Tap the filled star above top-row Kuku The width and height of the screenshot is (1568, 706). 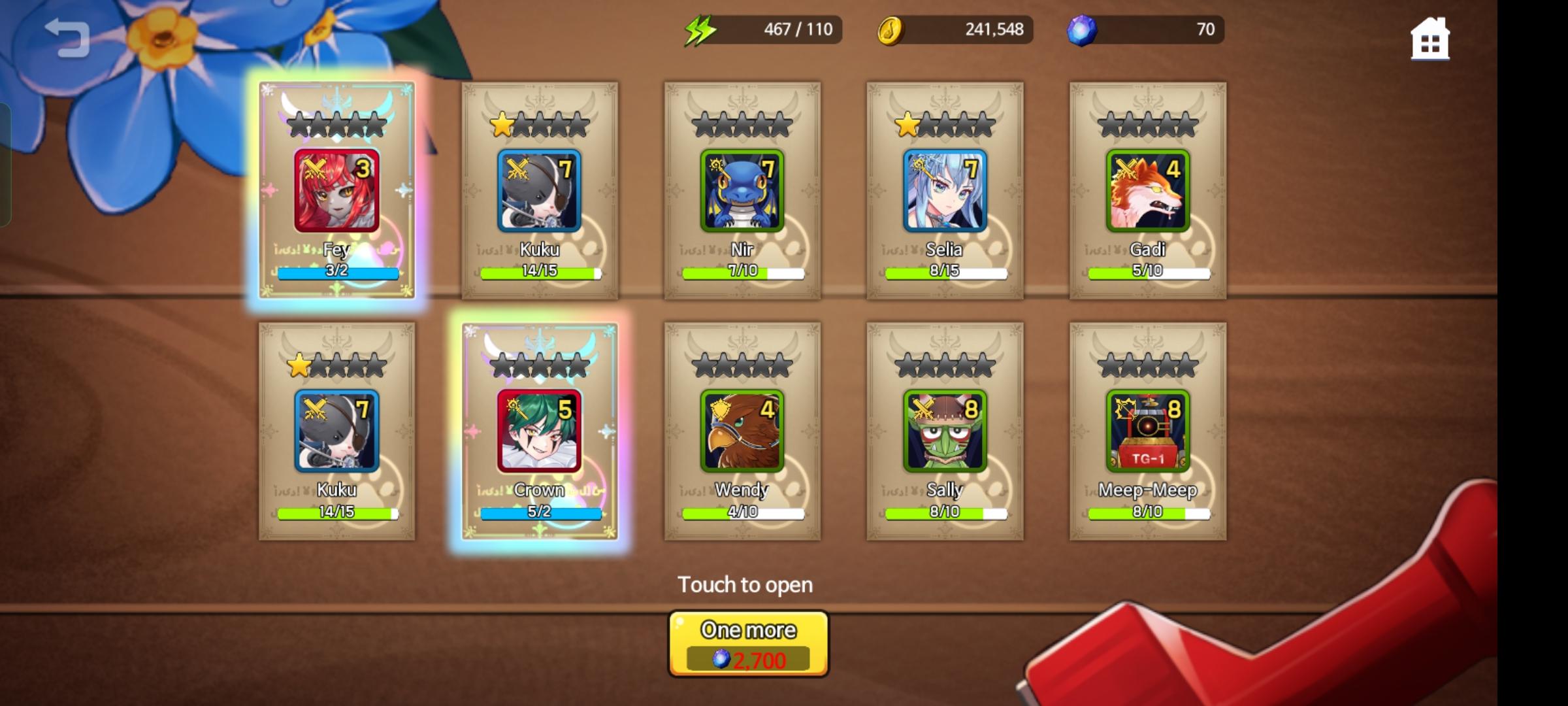coord(501,123)
